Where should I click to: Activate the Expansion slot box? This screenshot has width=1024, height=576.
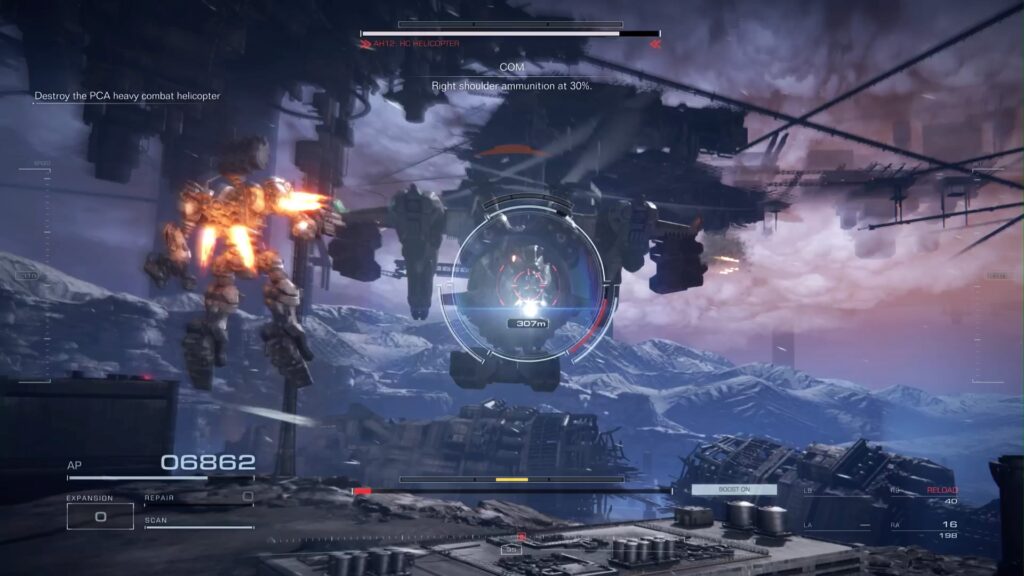pyautogui.click(x=100, y=516)
